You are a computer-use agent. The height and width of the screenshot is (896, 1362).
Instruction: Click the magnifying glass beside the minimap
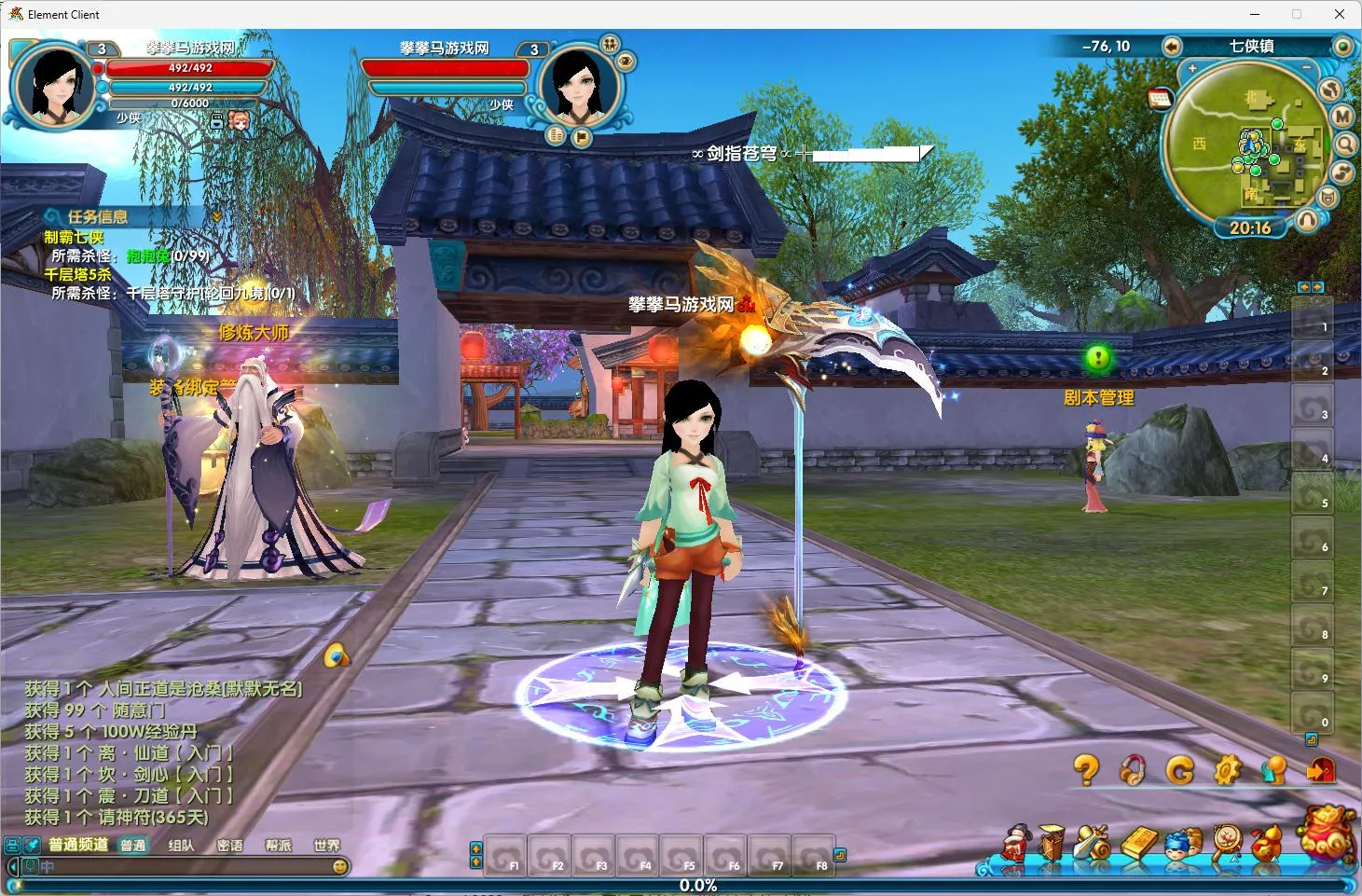tap(1344, 144)
